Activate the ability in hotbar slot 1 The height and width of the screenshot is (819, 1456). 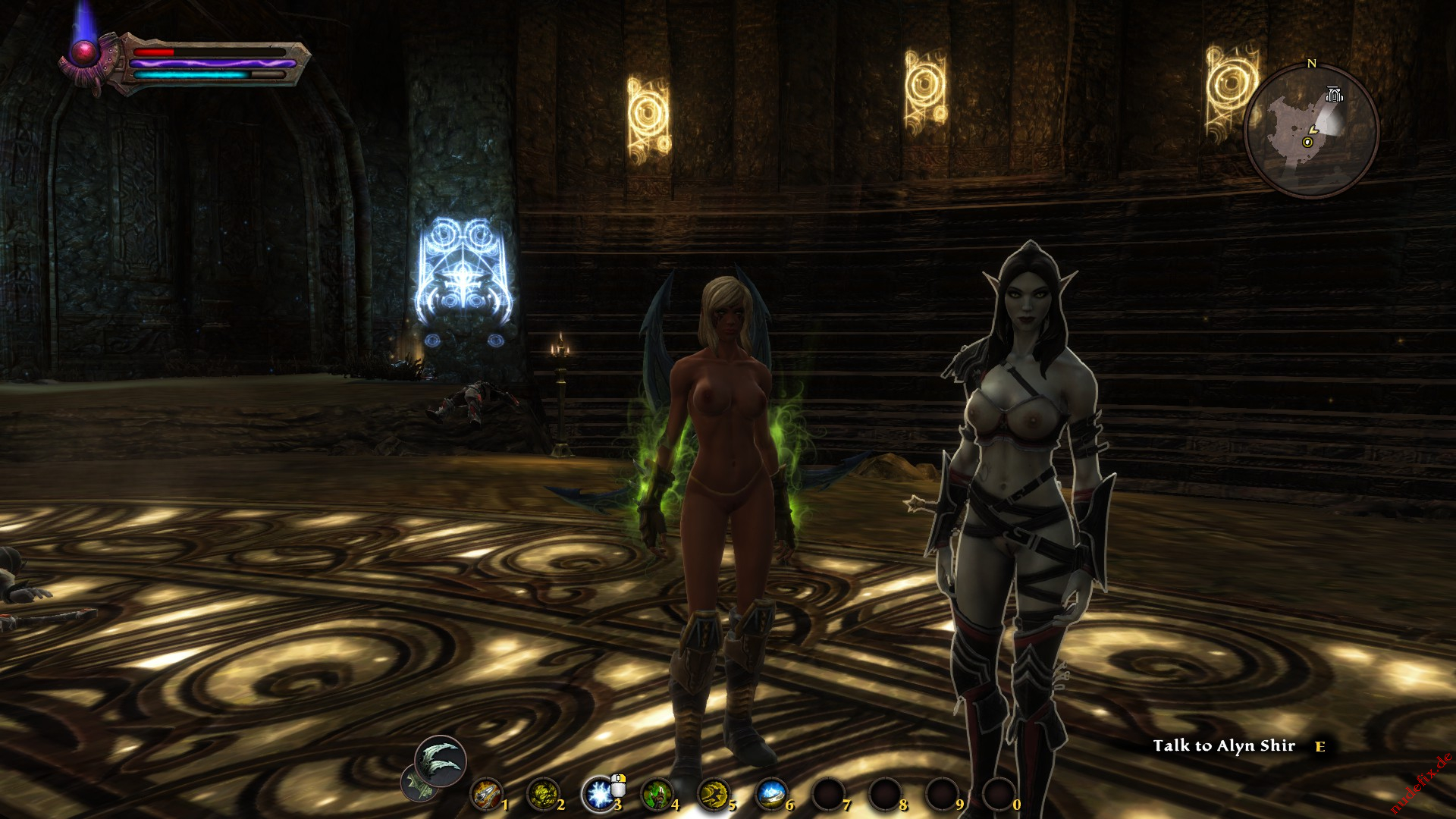(486, 795)
